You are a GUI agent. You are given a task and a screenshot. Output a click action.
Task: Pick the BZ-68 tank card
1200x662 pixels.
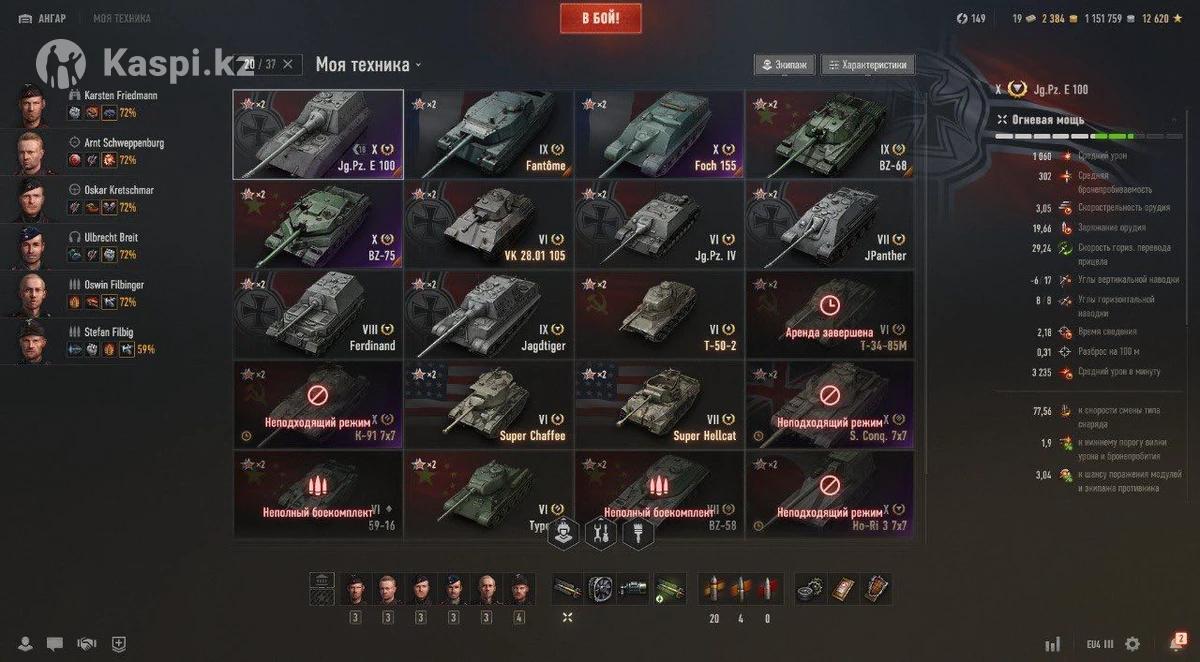(x=829, y=134)
